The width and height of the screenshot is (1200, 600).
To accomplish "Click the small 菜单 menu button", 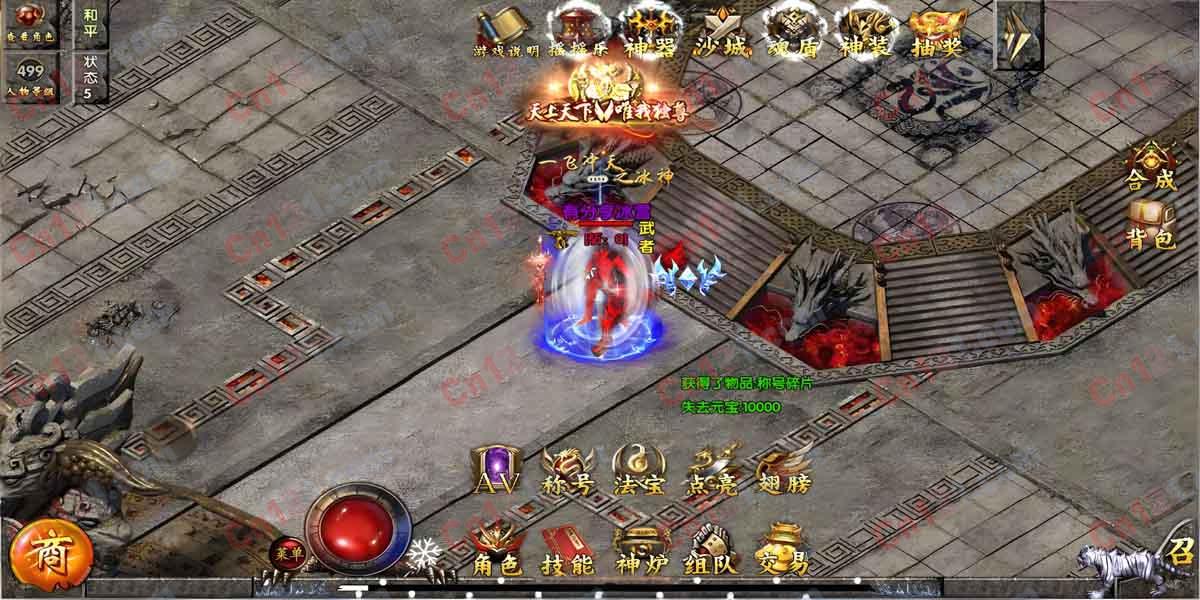I will (283, 553).
